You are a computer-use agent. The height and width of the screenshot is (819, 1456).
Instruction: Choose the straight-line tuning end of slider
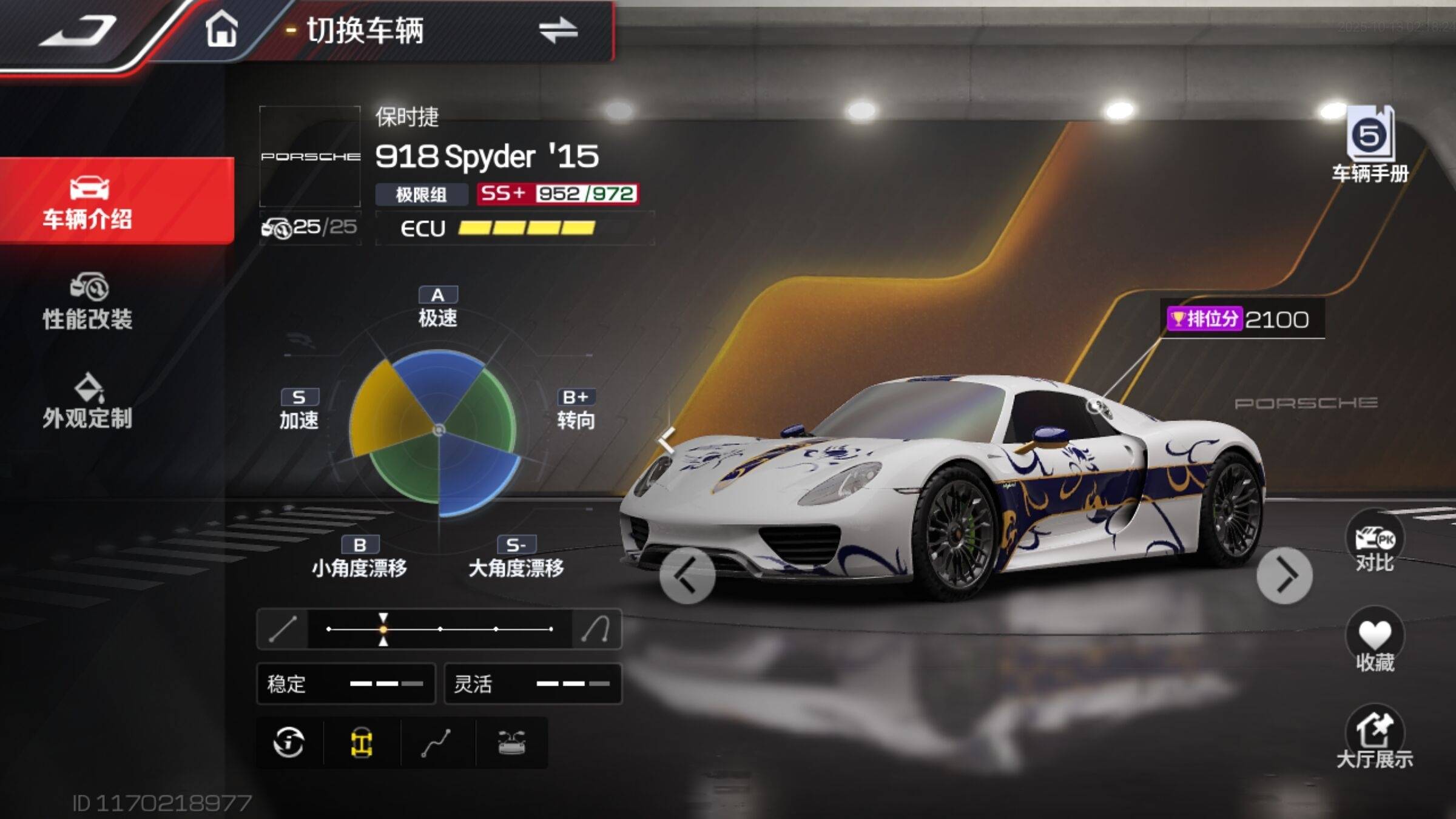click(x=283, y=629)
